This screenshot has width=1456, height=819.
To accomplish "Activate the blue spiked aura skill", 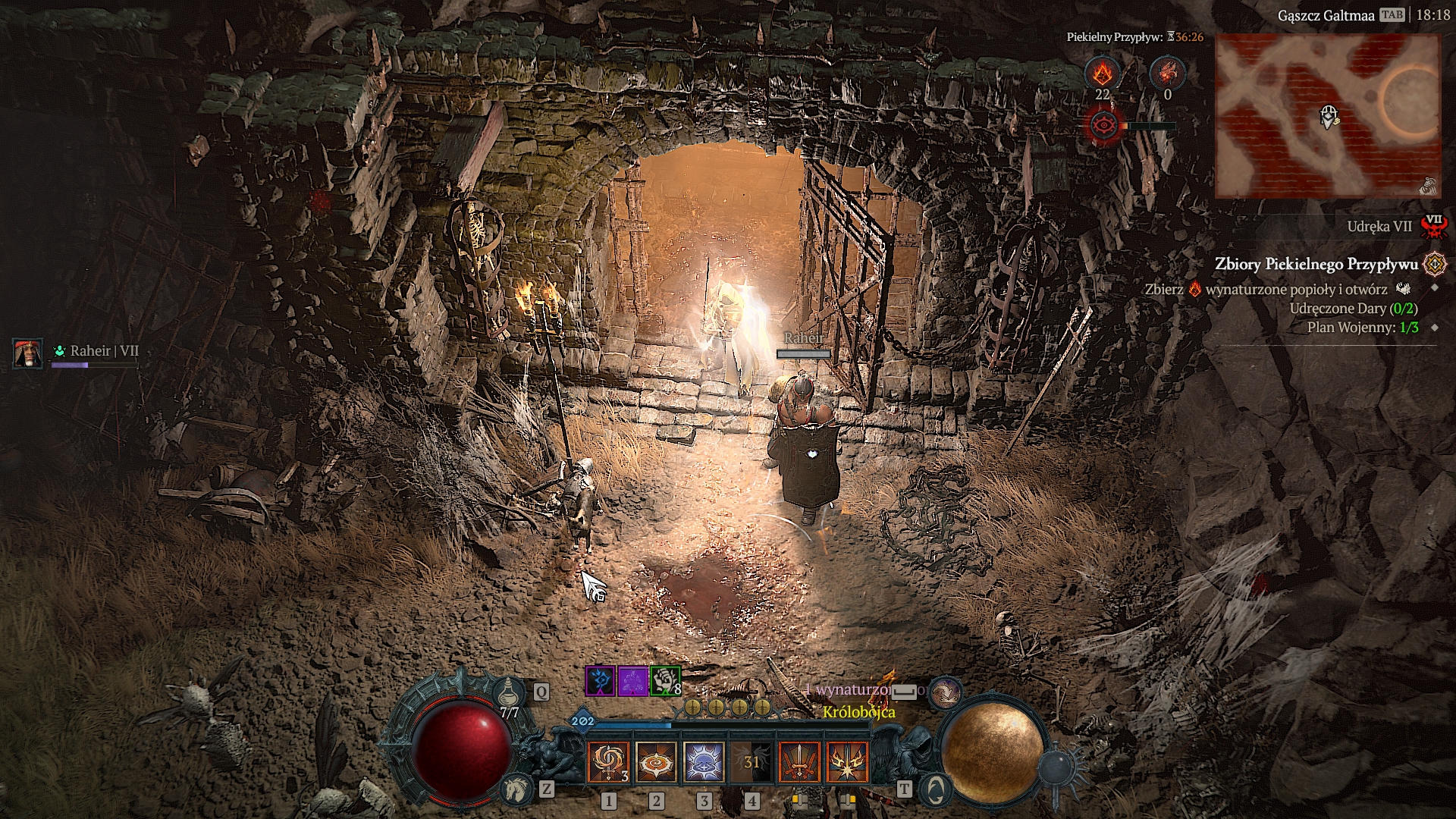I will pyautogui.click(x=704, y=762).
